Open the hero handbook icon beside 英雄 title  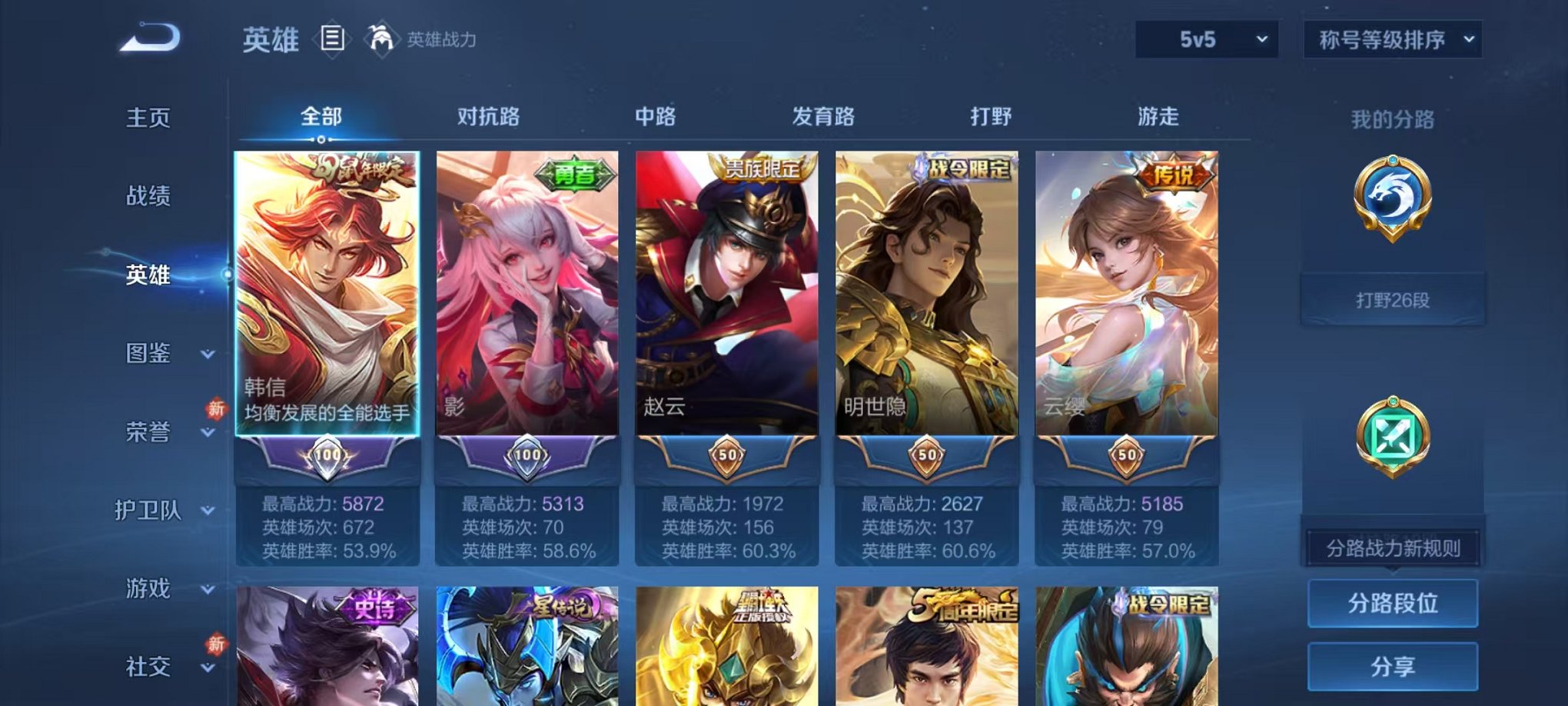tap(334, 38)
